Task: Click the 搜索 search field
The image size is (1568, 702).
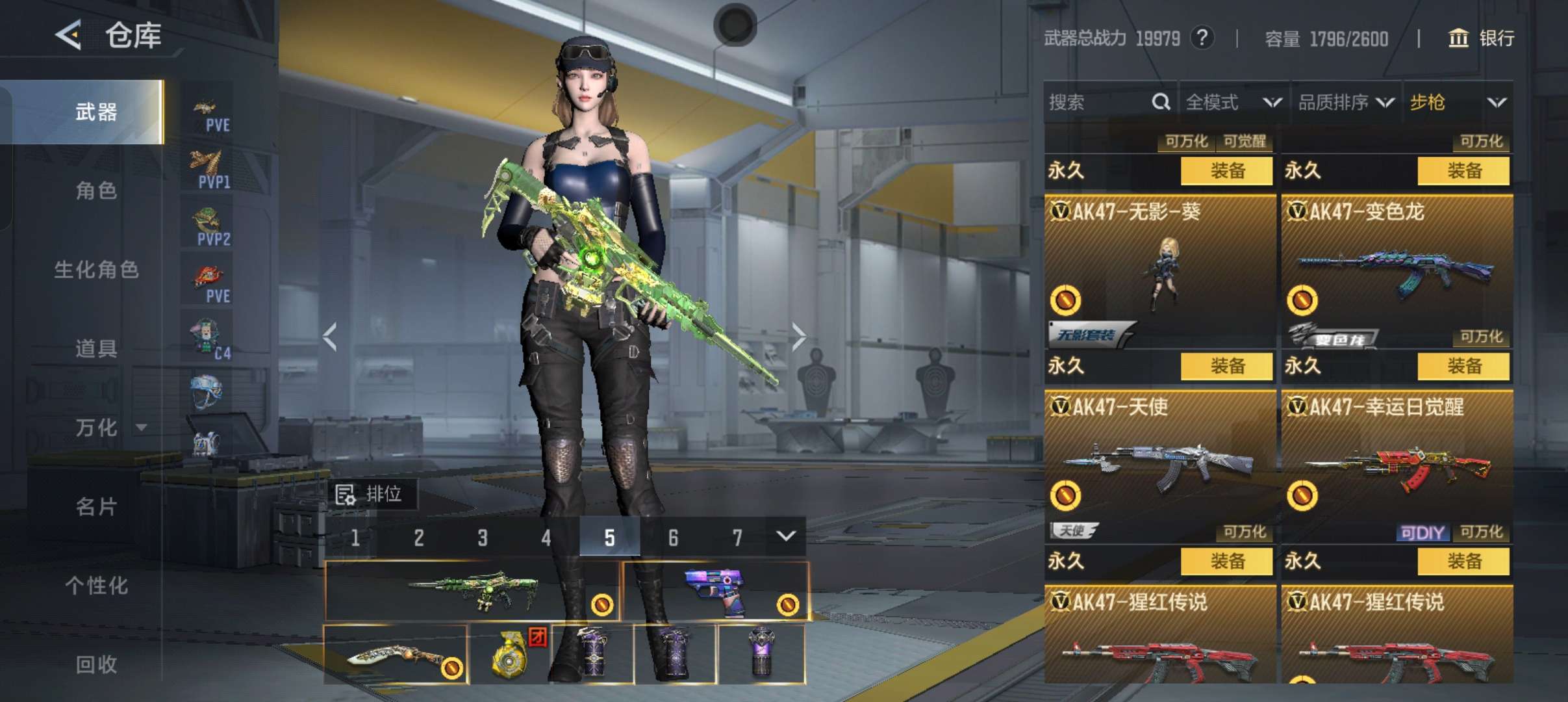Action: [1098, 102]
